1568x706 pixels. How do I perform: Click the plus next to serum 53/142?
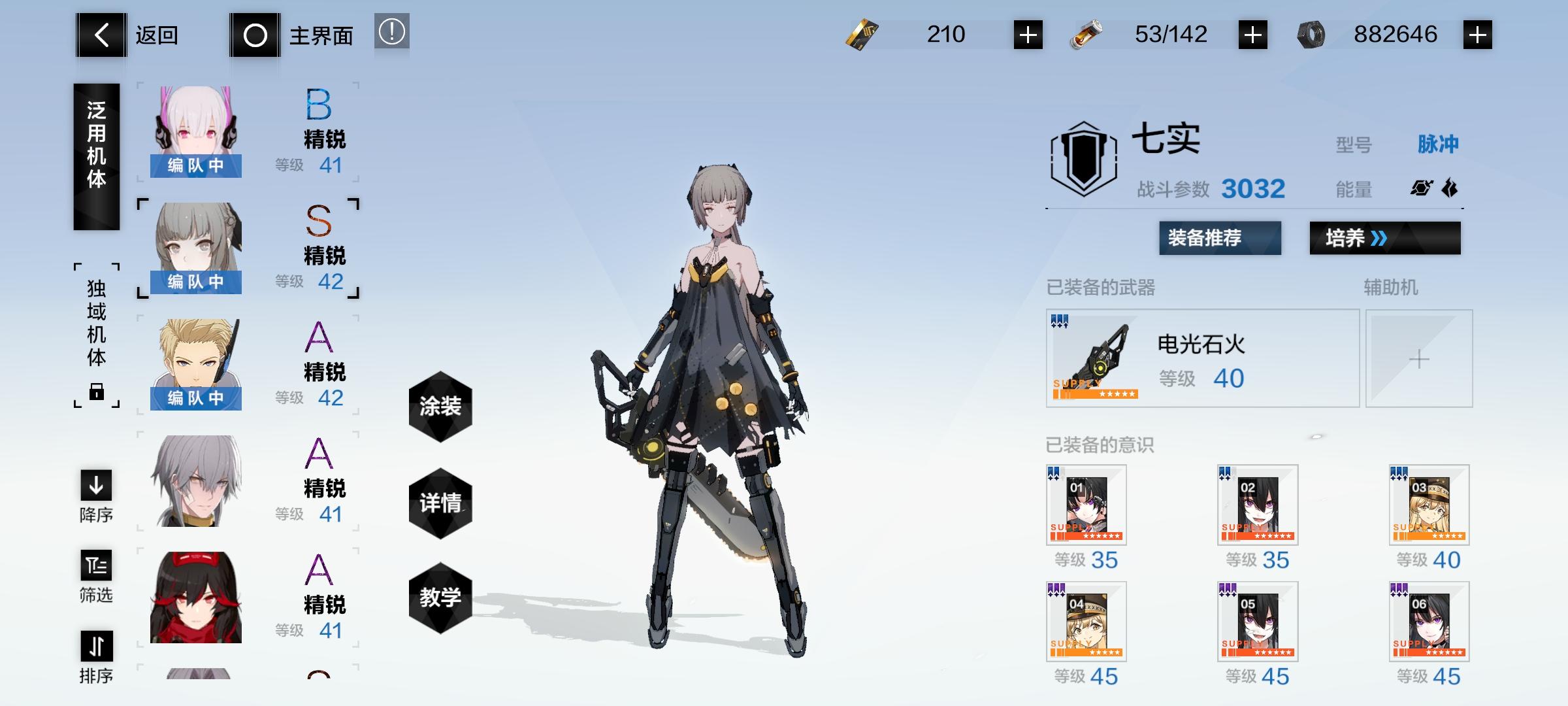click(1254, 34)
